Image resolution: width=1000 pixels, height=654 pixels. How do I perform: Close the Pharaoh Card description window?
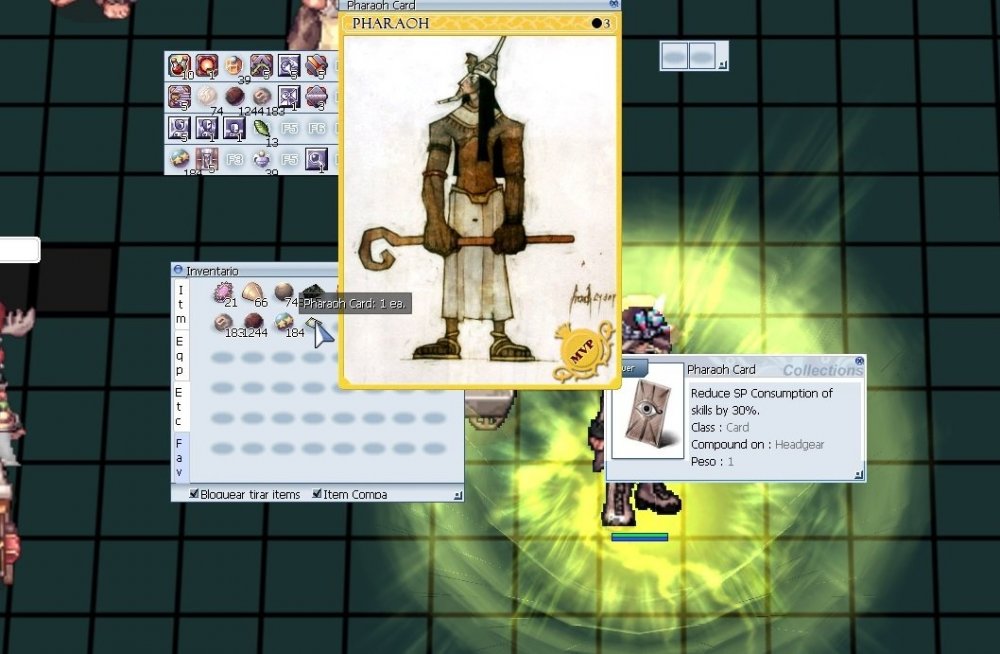pos(859,360)
